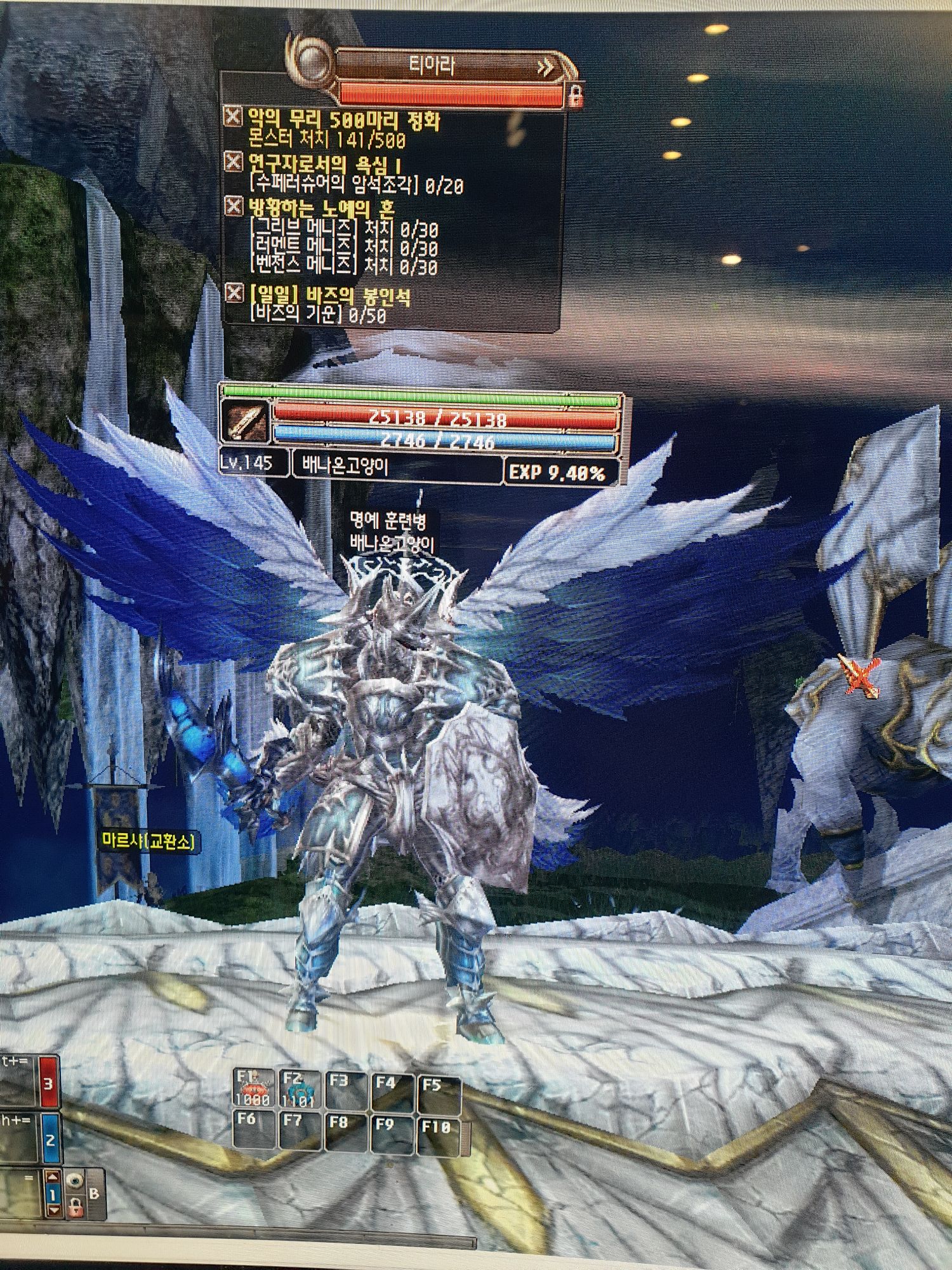
Task: Remove '연구자로서의 욕심' quest from tracker
Action: [234, 162]
